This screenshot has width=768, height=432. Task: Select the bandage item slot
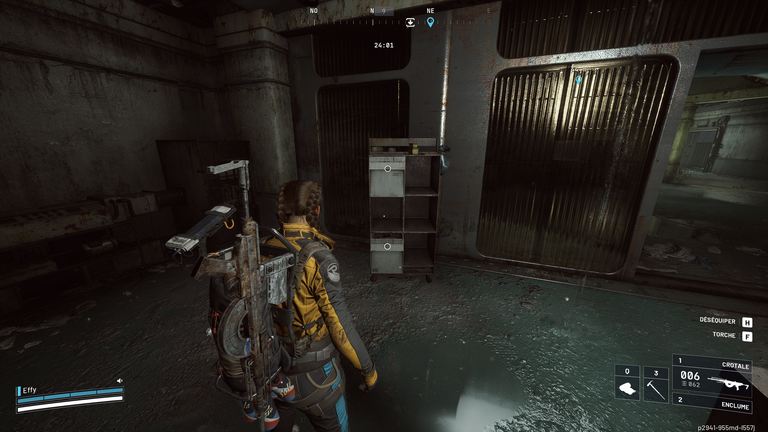tap(627, 386)
